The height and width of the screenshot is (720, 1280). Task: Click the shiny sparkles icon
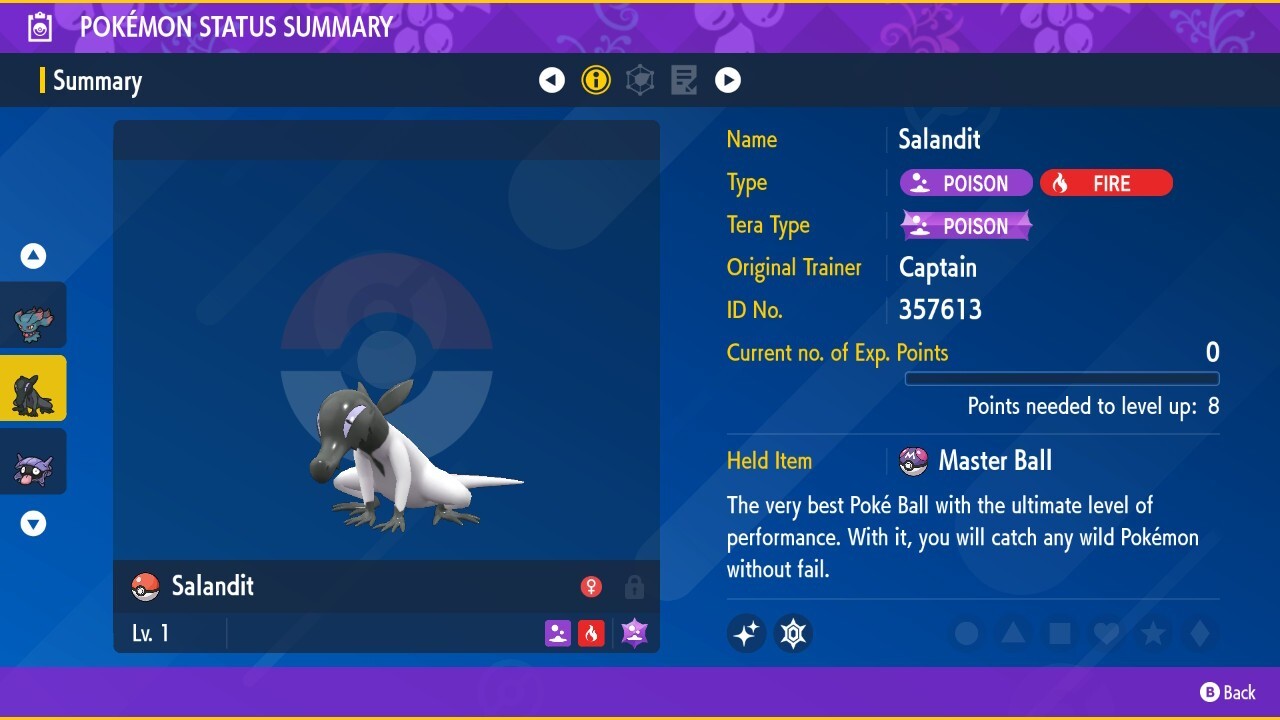746,633
